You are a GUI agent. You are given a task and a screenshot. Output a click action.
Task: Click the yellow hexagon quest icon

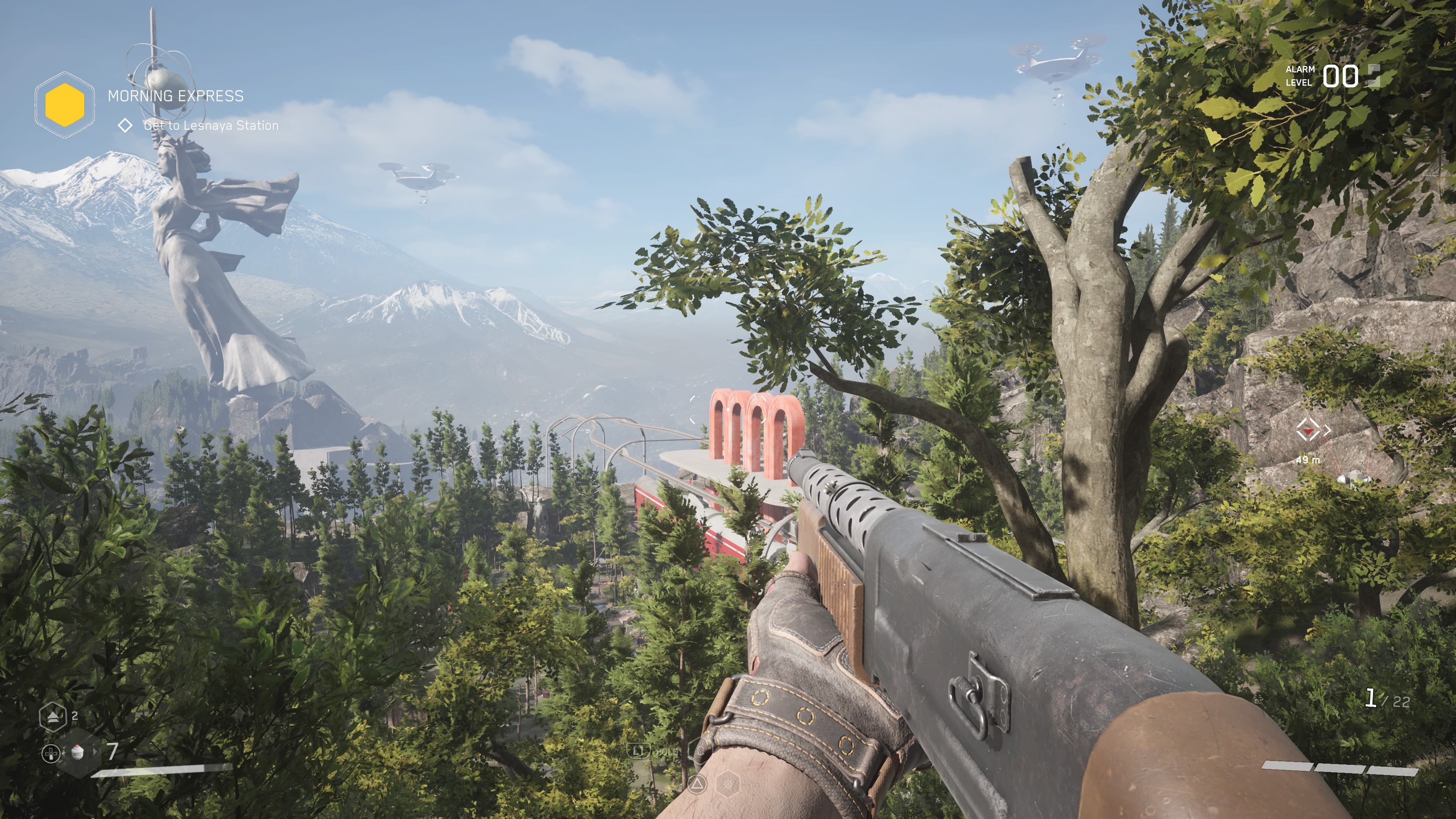point(64,105)
